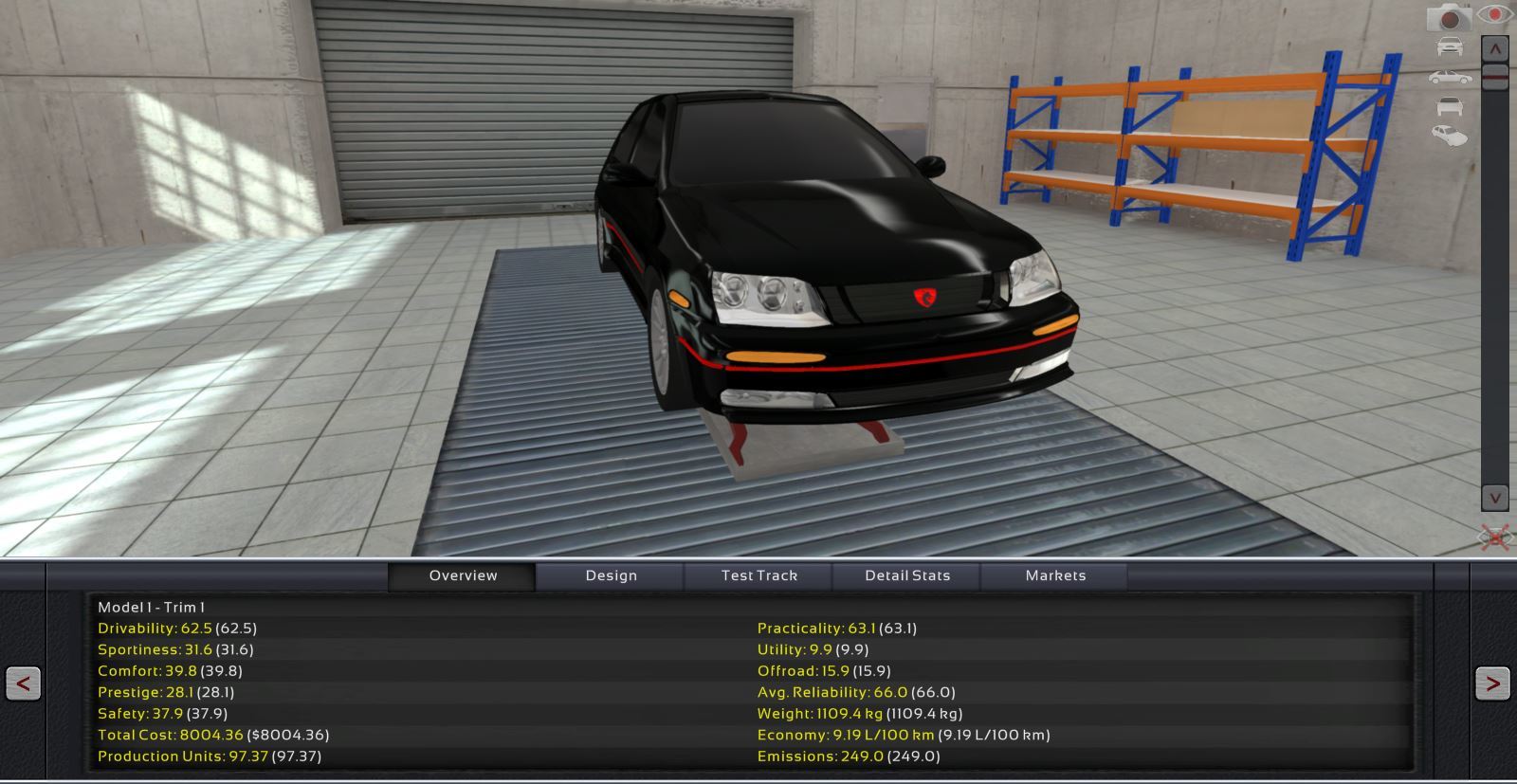Select the Test Track tab
Viewport: 1517px width, 784px height.
coord(758,575)
